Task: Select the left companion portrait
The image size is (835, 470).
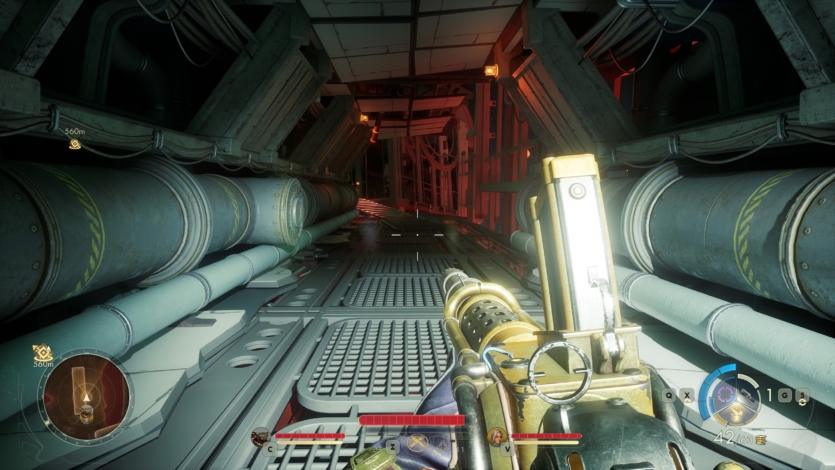Action: click(x=261, y=436)
